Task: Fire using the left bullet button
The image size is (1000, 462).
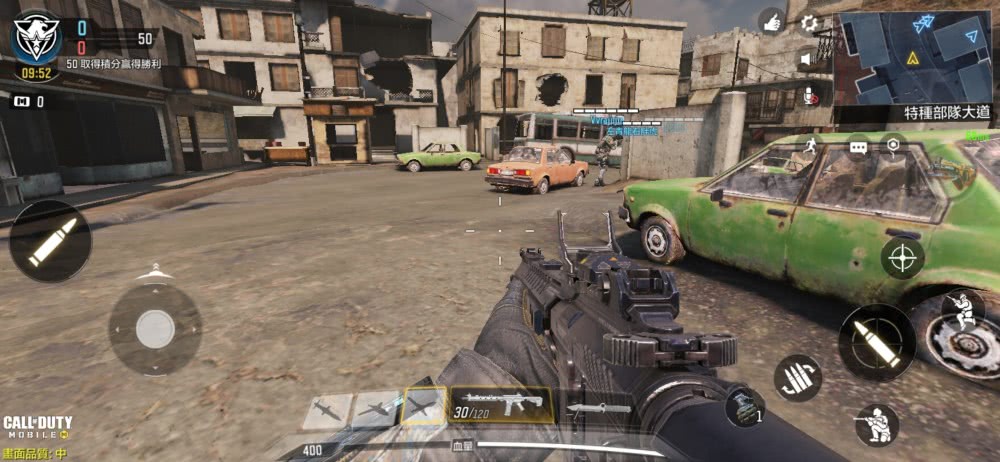Action: (x=50, y=241)
